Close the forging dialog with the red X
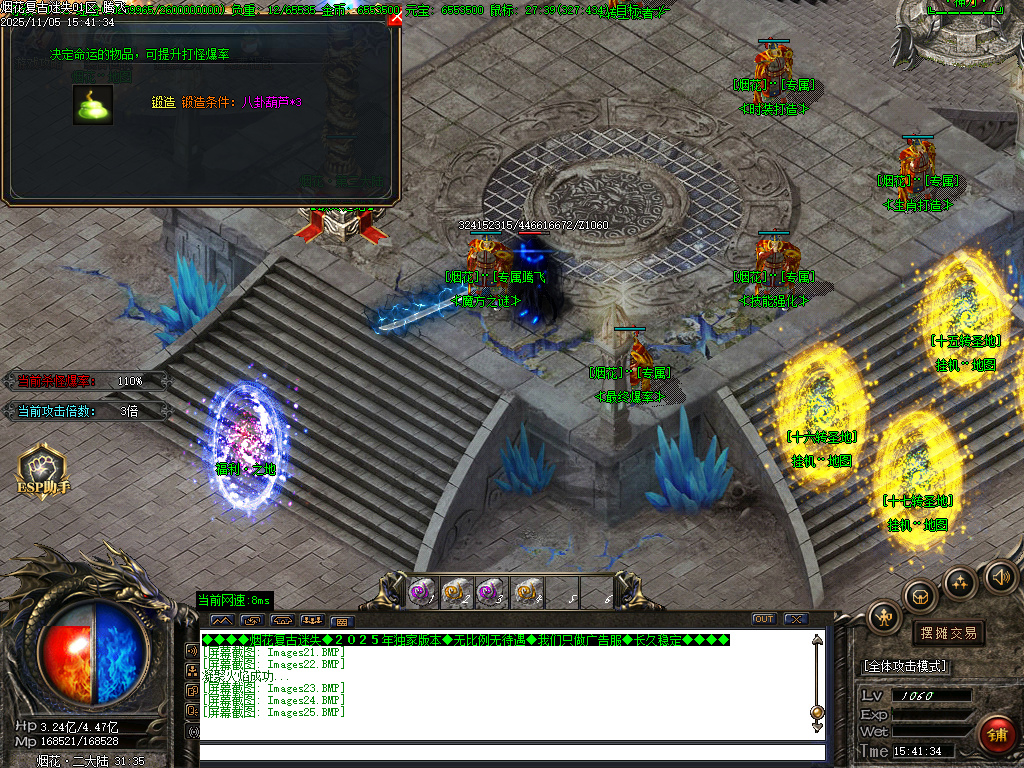The width and height of the screenshot is (1024, 768). (x=395, y=17)
